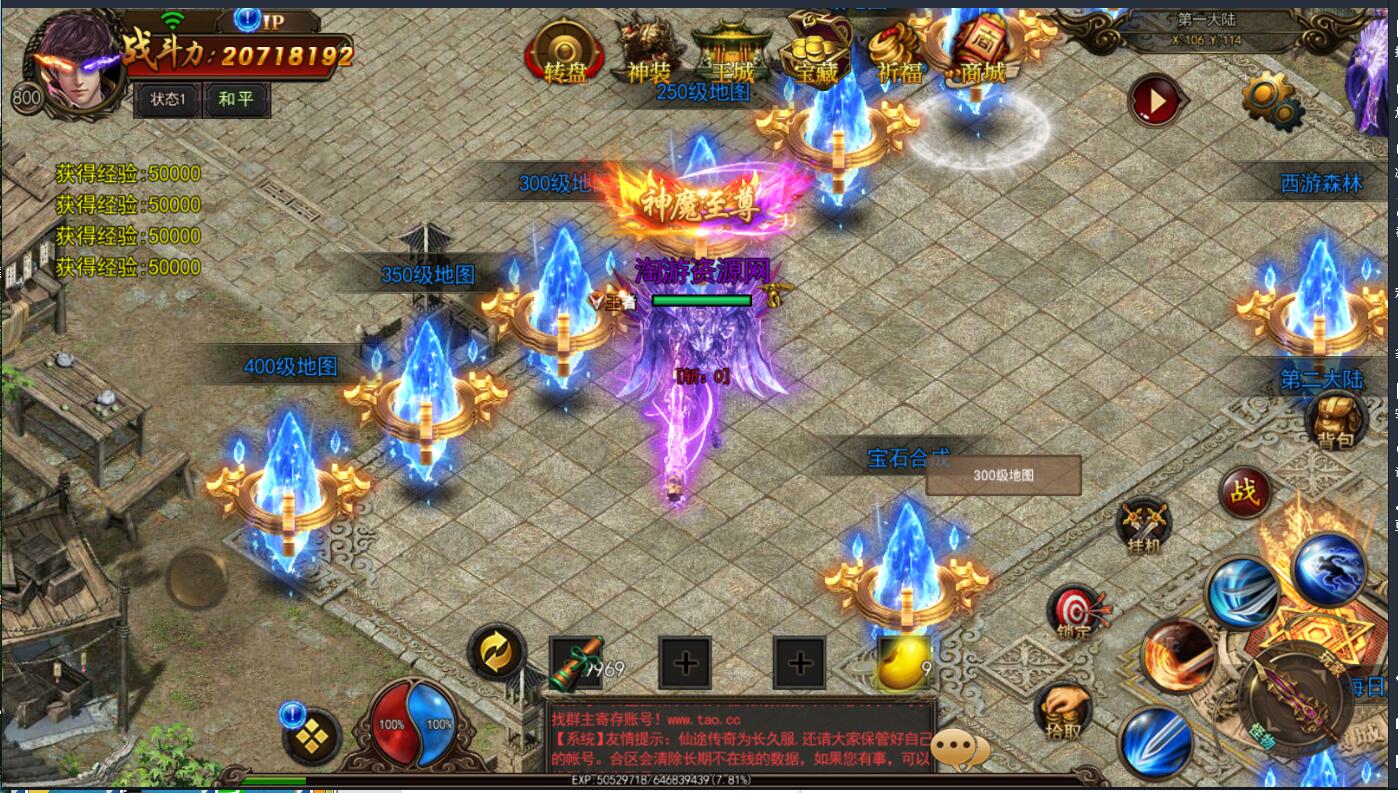1398x793 pixels.
Task: Use the 拾取 pickup button
Action: pos(1062,710)
